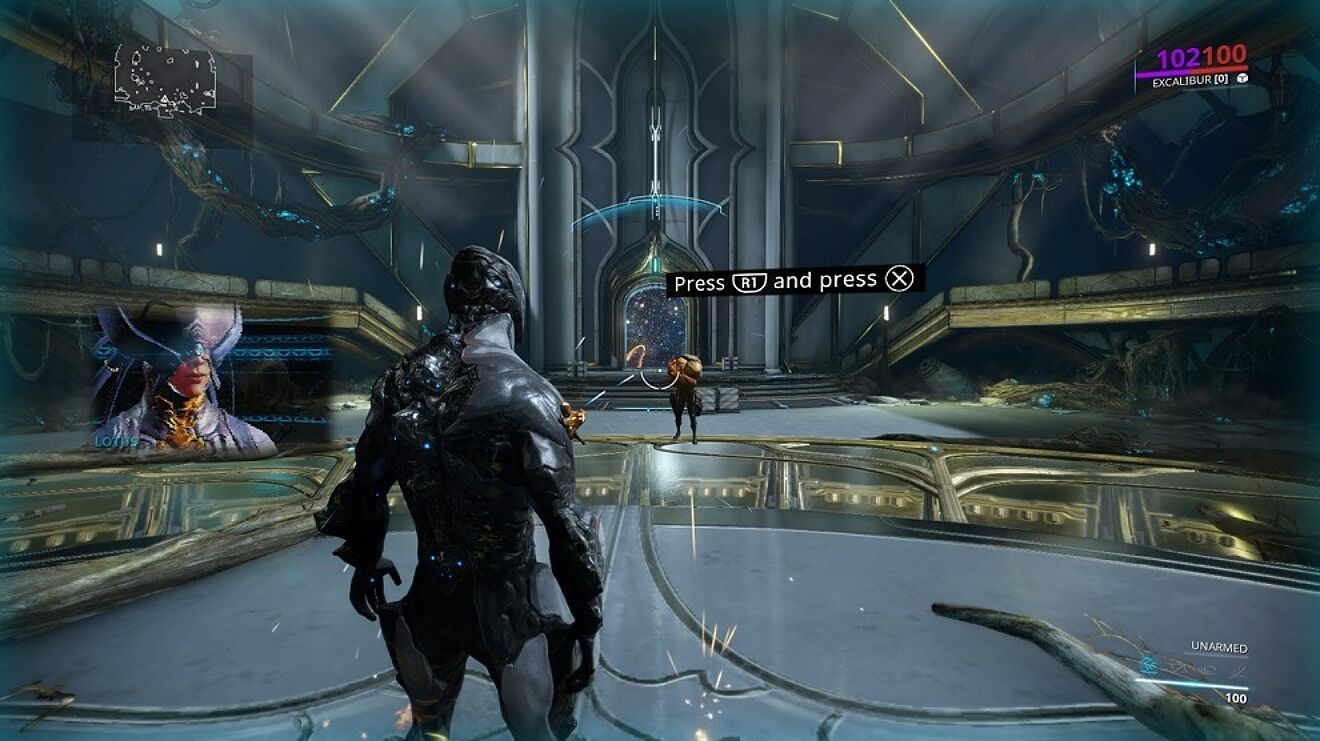1320x741 pixels.
Task: Click the EXCALIBUR [0] nameplate
Action: click(x=1190, y=79)
